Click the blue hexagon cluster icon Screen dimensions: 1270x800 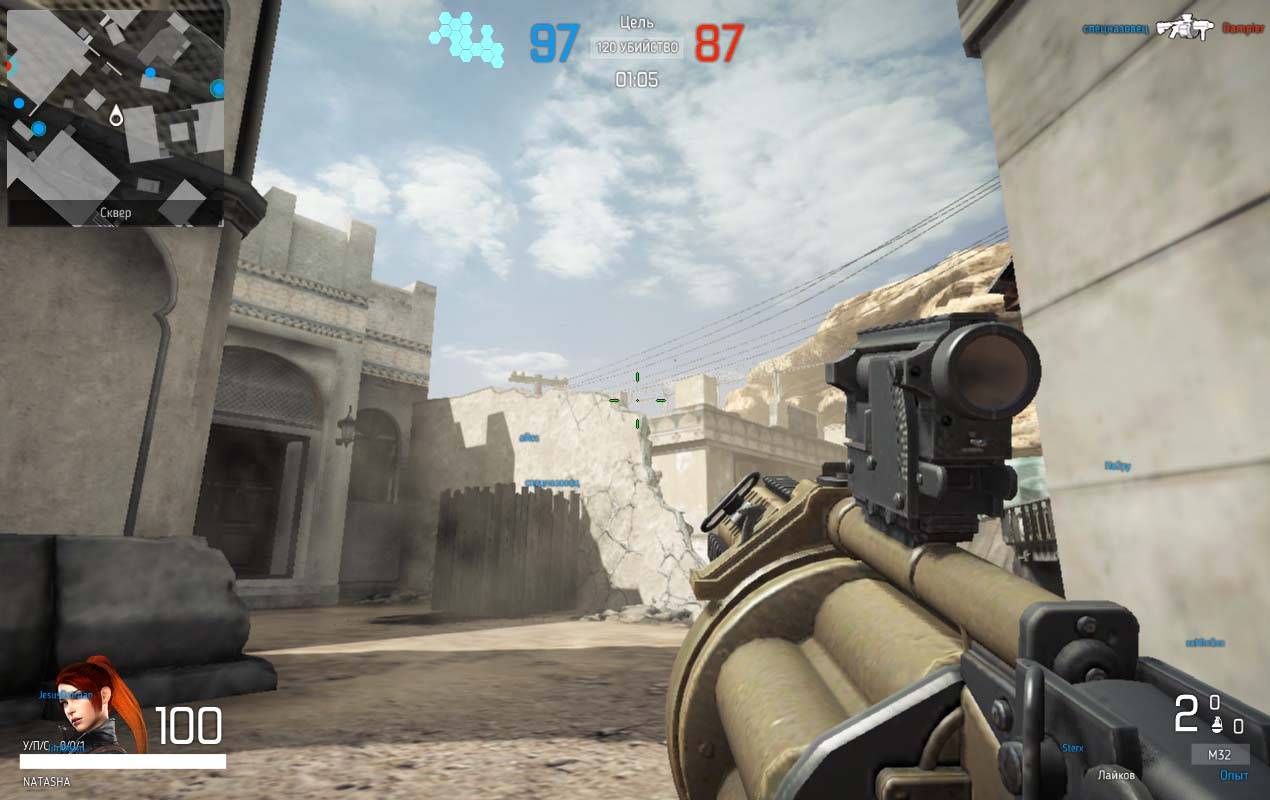click(467, 39)
